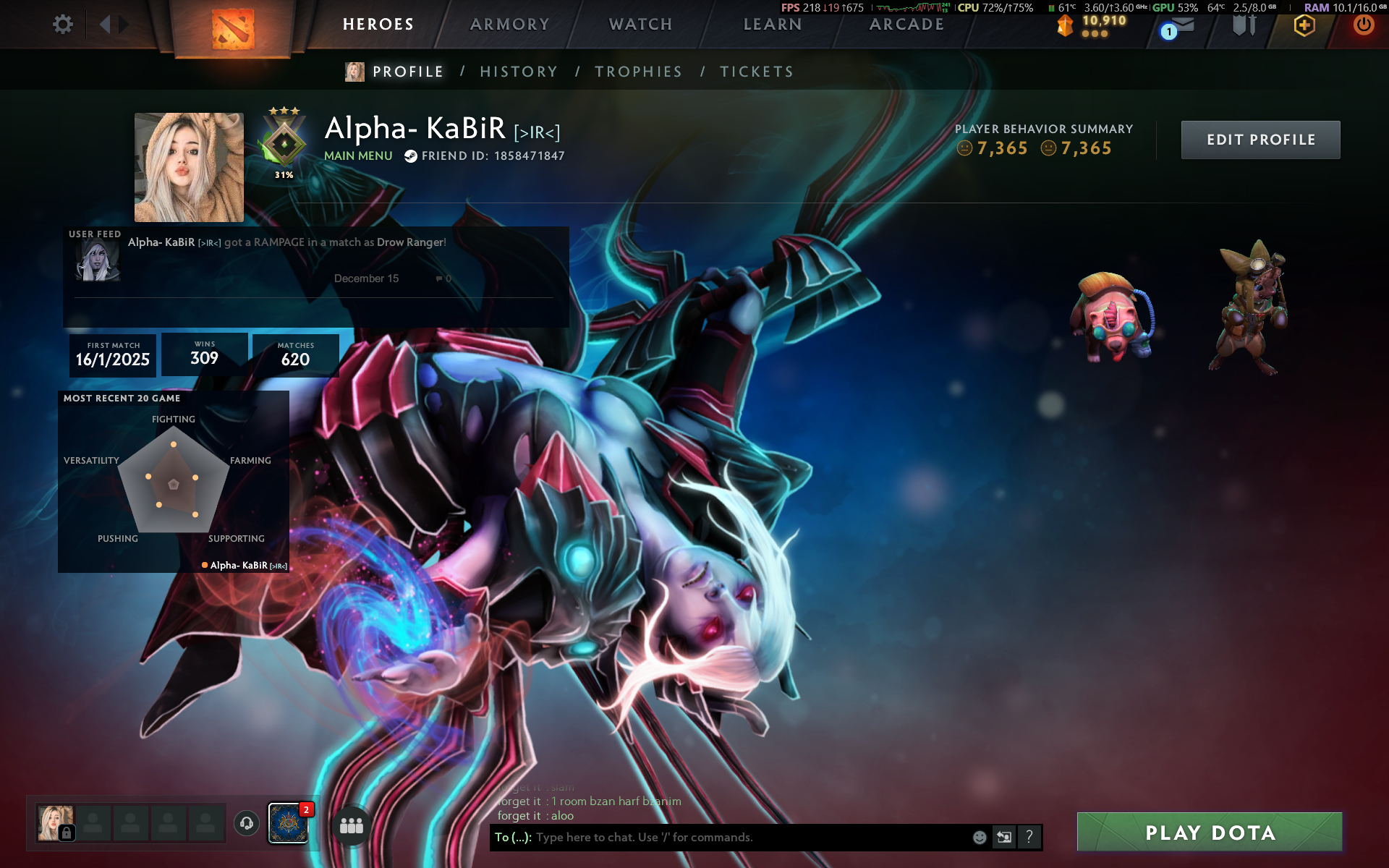The width and height of the screenshot is (1389, 868).
Task: Open the chat help question mark
Action: (x=1029, y=837)
